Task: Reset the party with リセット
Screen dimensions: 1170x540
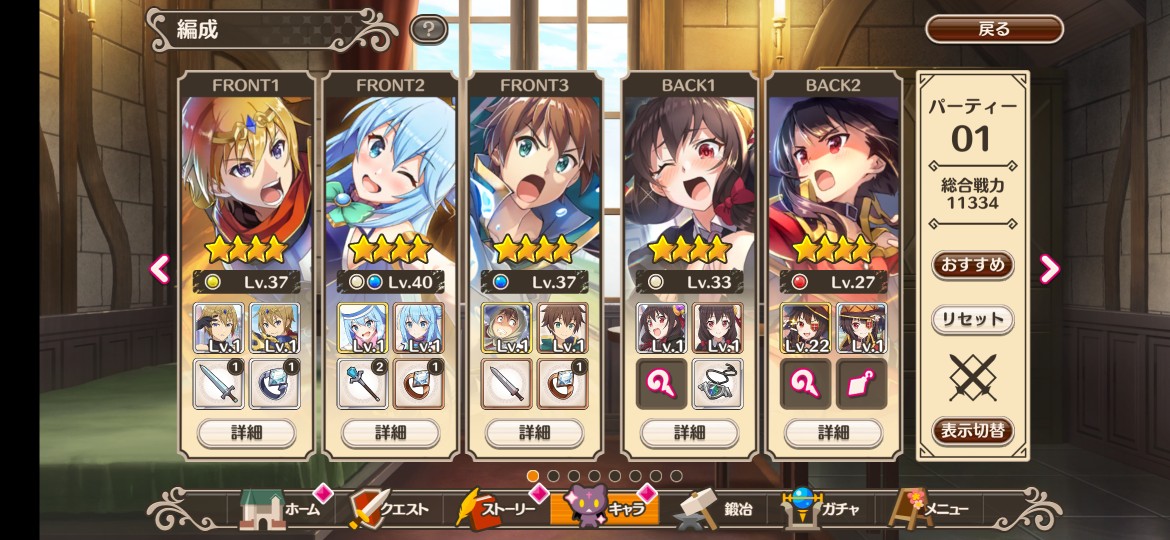Action: point(972,320)
